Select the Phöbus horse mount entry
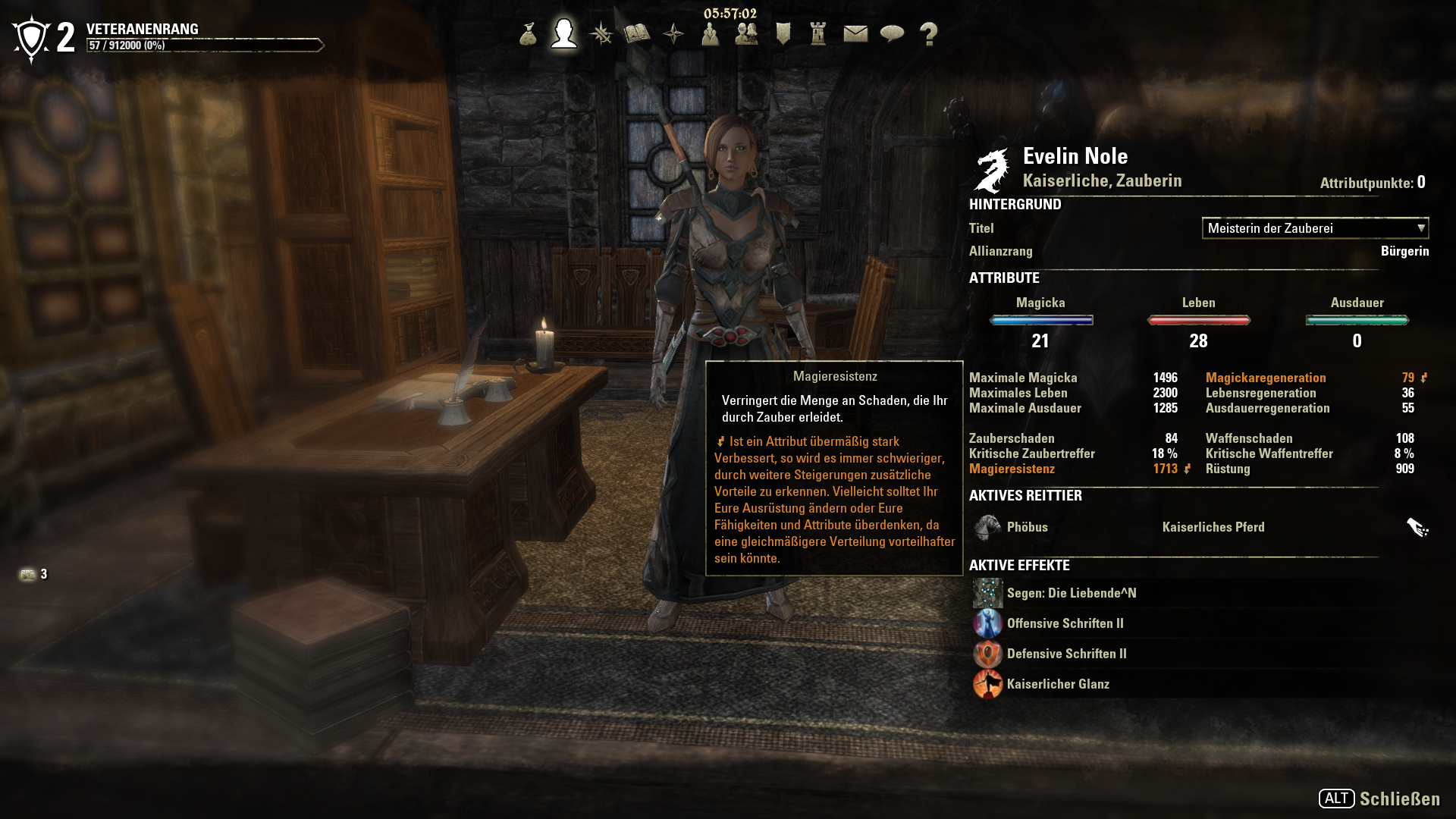Viewport: 1456px width, 819px height. [x=1027, y=527]
